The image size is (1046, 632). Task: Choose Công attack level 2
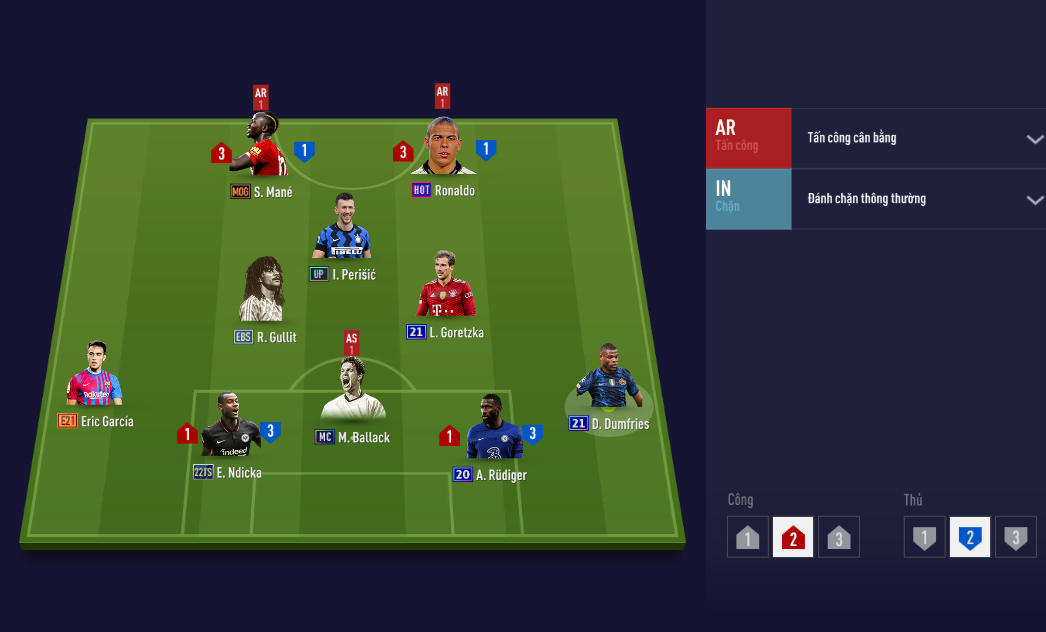(x=792, y=537)
